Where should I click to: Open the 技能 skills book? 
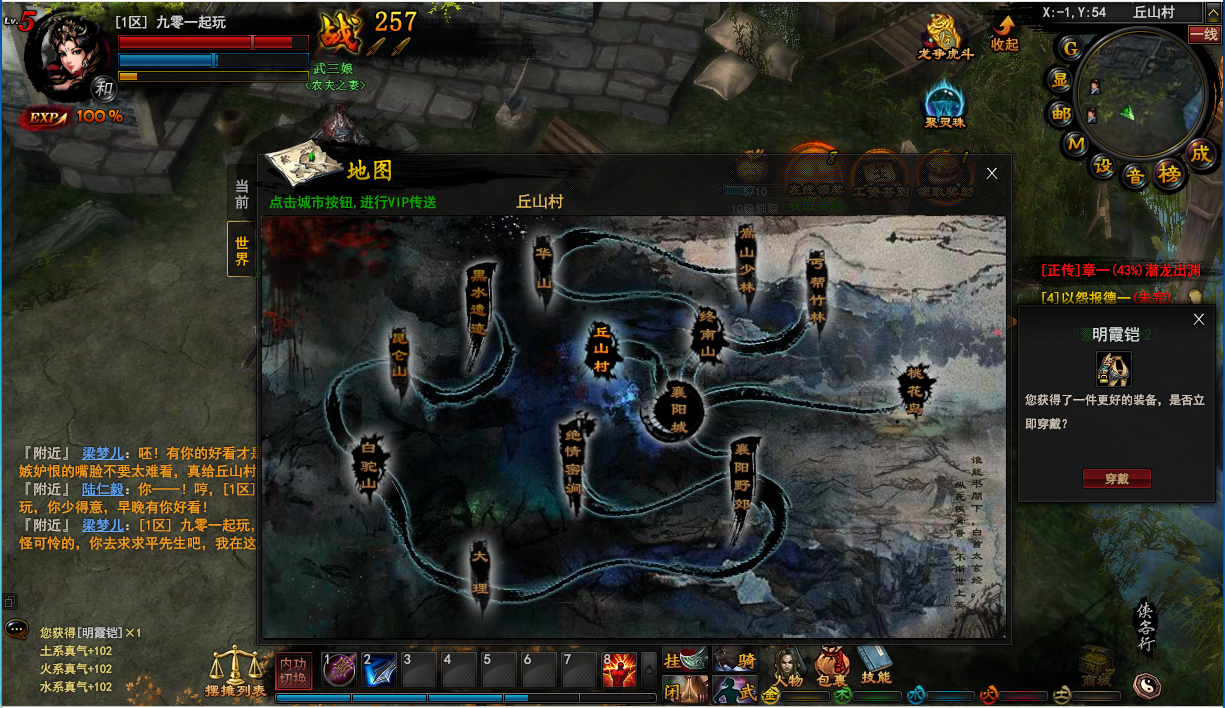[875, 664]
